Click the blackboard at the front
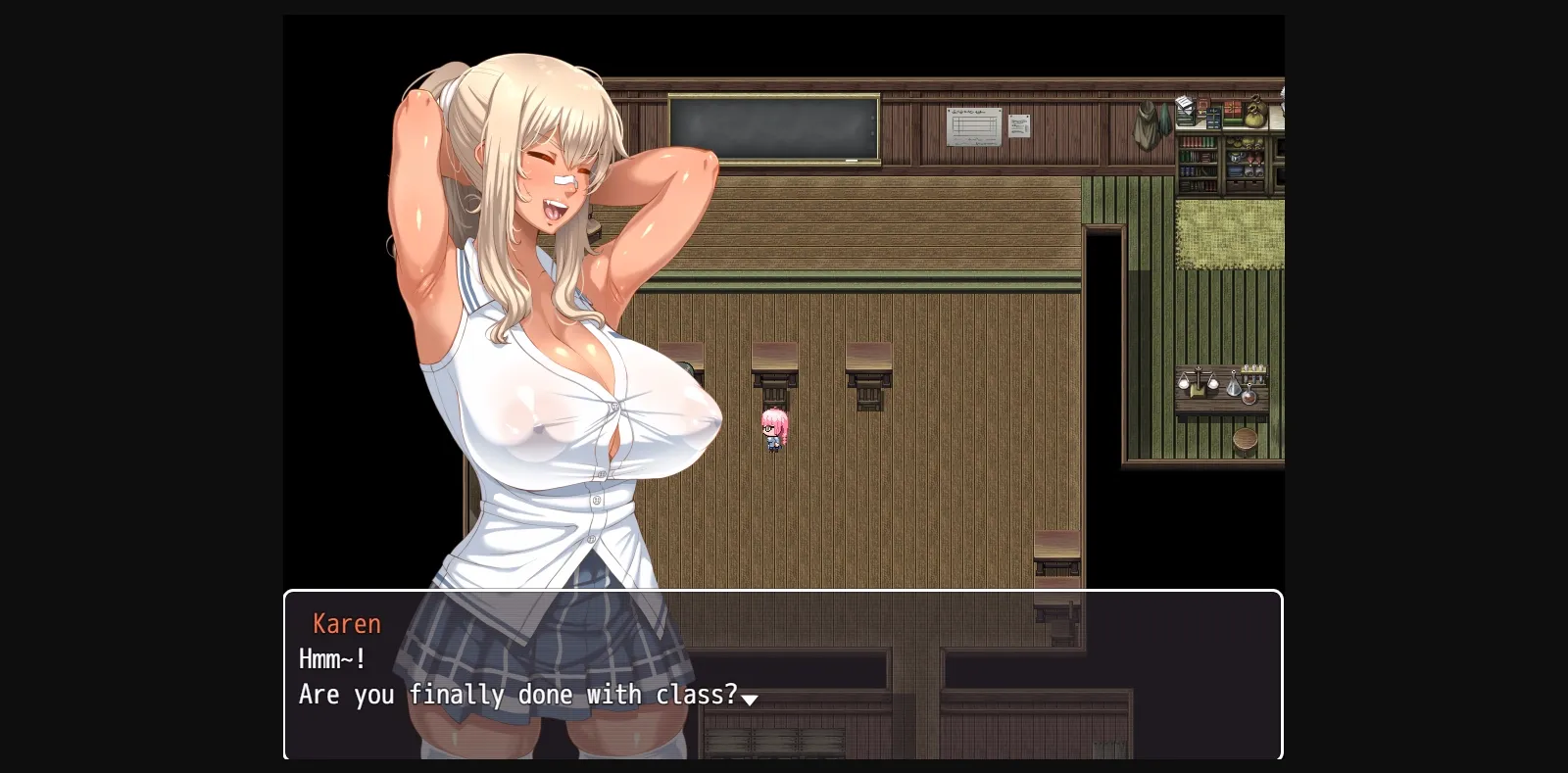Image resolution: width=1568 pixels, height=773 pixels. coord(772,126)
